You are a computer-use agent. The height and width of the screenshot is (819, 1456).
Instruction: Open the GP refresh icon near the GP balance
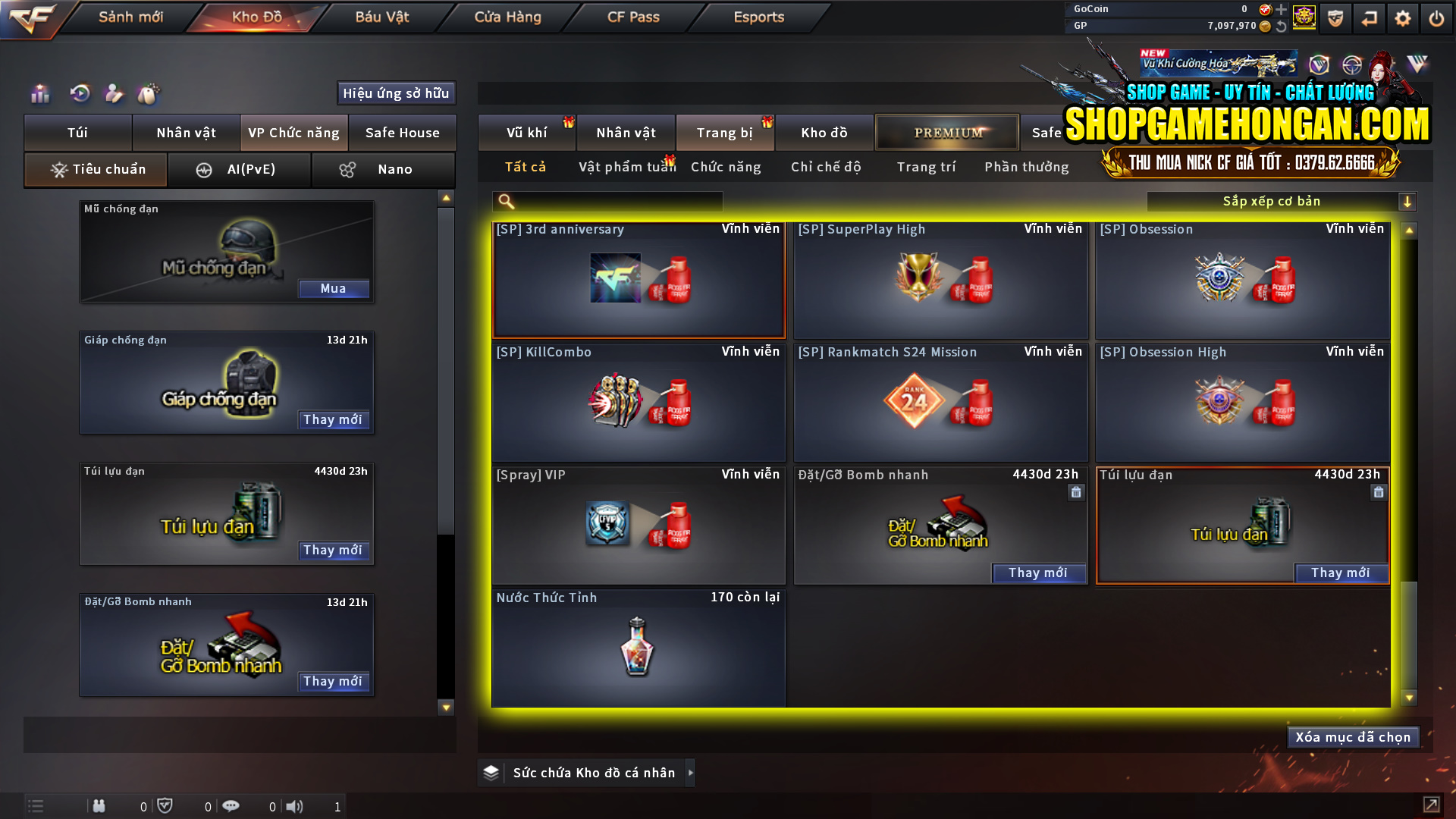pos(1282,25)
